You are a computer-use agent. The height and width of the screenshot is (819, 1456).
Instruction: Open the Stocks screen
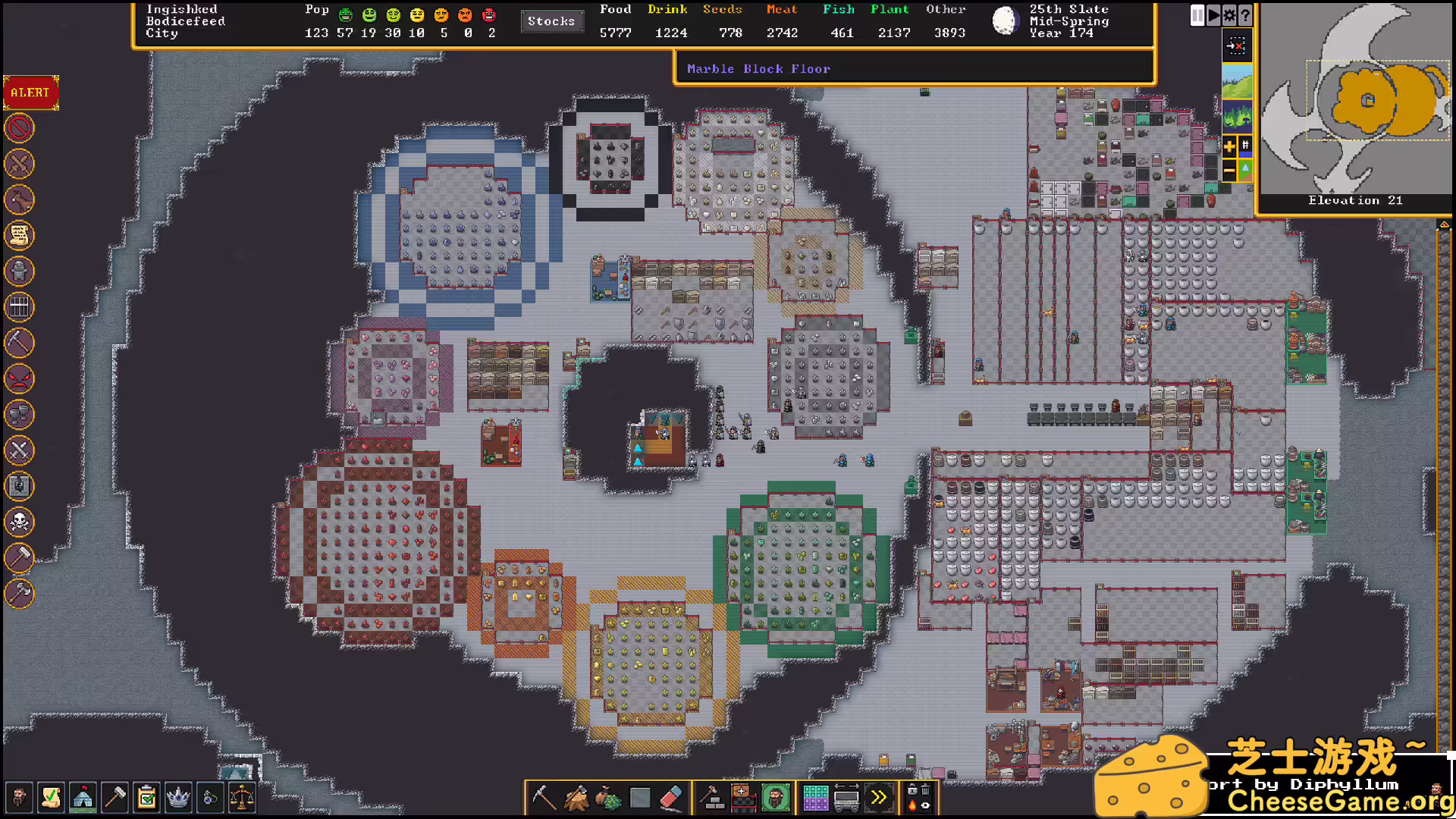point(552,21)
